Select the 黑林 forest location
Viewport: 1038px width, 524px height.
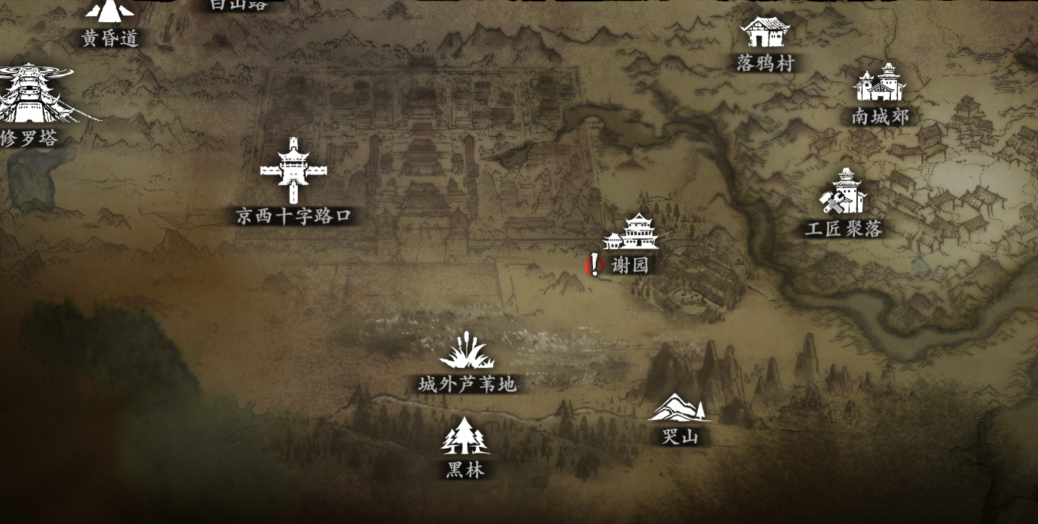click(464, 438)
